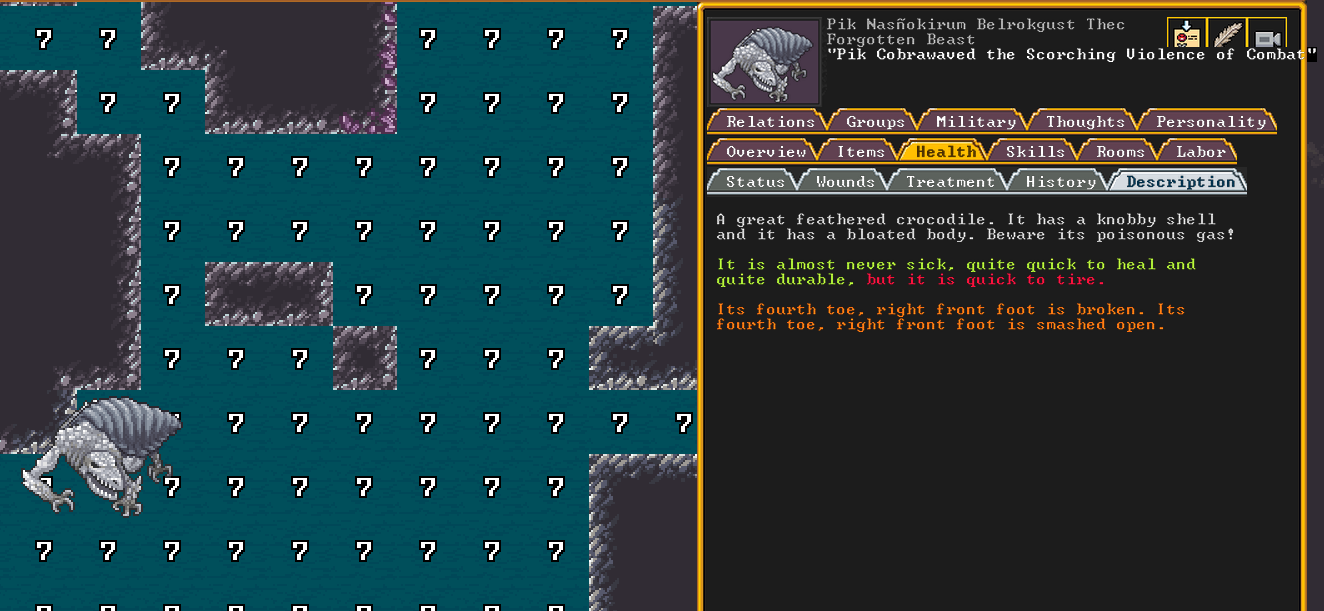Viewport: 1324px width, 611px height.
Task: Click the feather quill icon
Action: click(1226, 34)
